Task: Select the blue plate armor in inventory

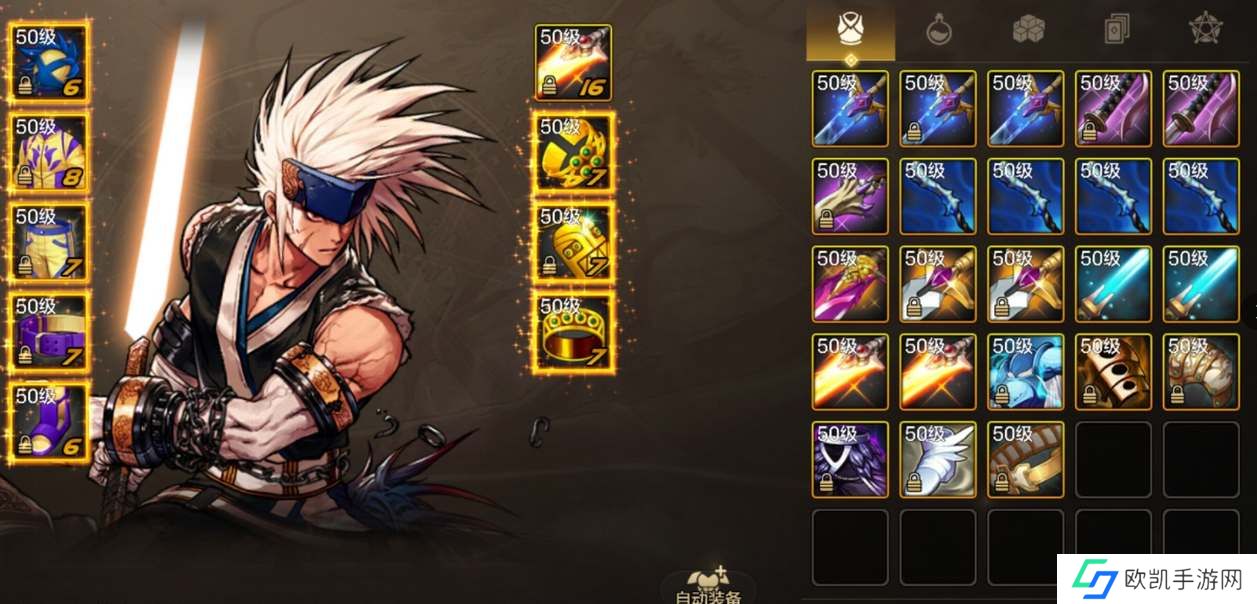Action: pyautogui.click(x=1026, y=372)
